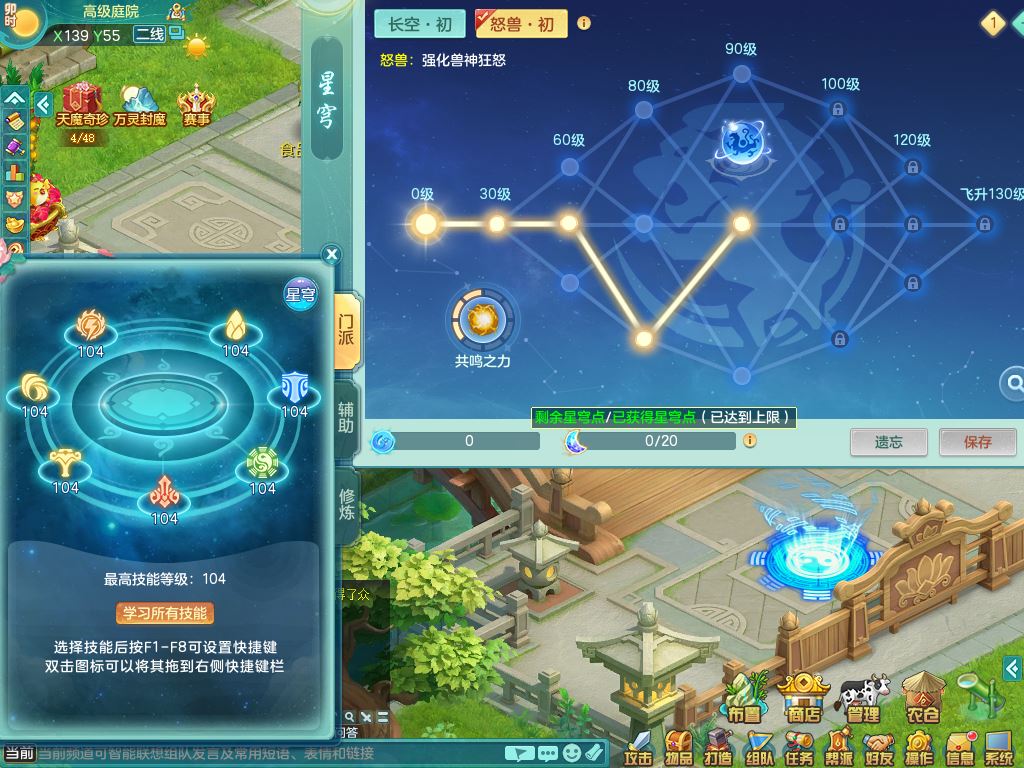The height and width of the screenshot is (768, 1024).
Task: Select the 怒兽·初 tab
Action: coord(521,24)
